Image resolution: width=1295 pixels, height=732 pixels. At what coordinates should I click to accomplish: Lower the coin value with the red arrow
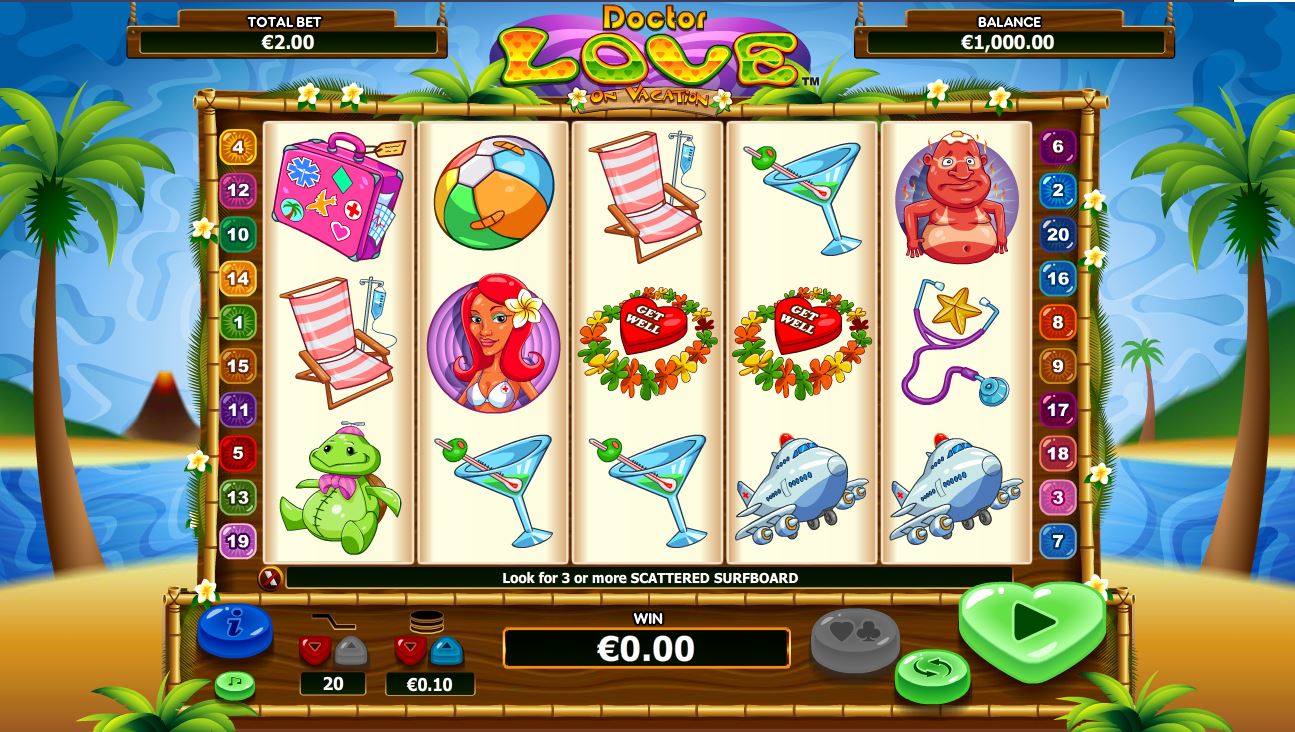411,650
